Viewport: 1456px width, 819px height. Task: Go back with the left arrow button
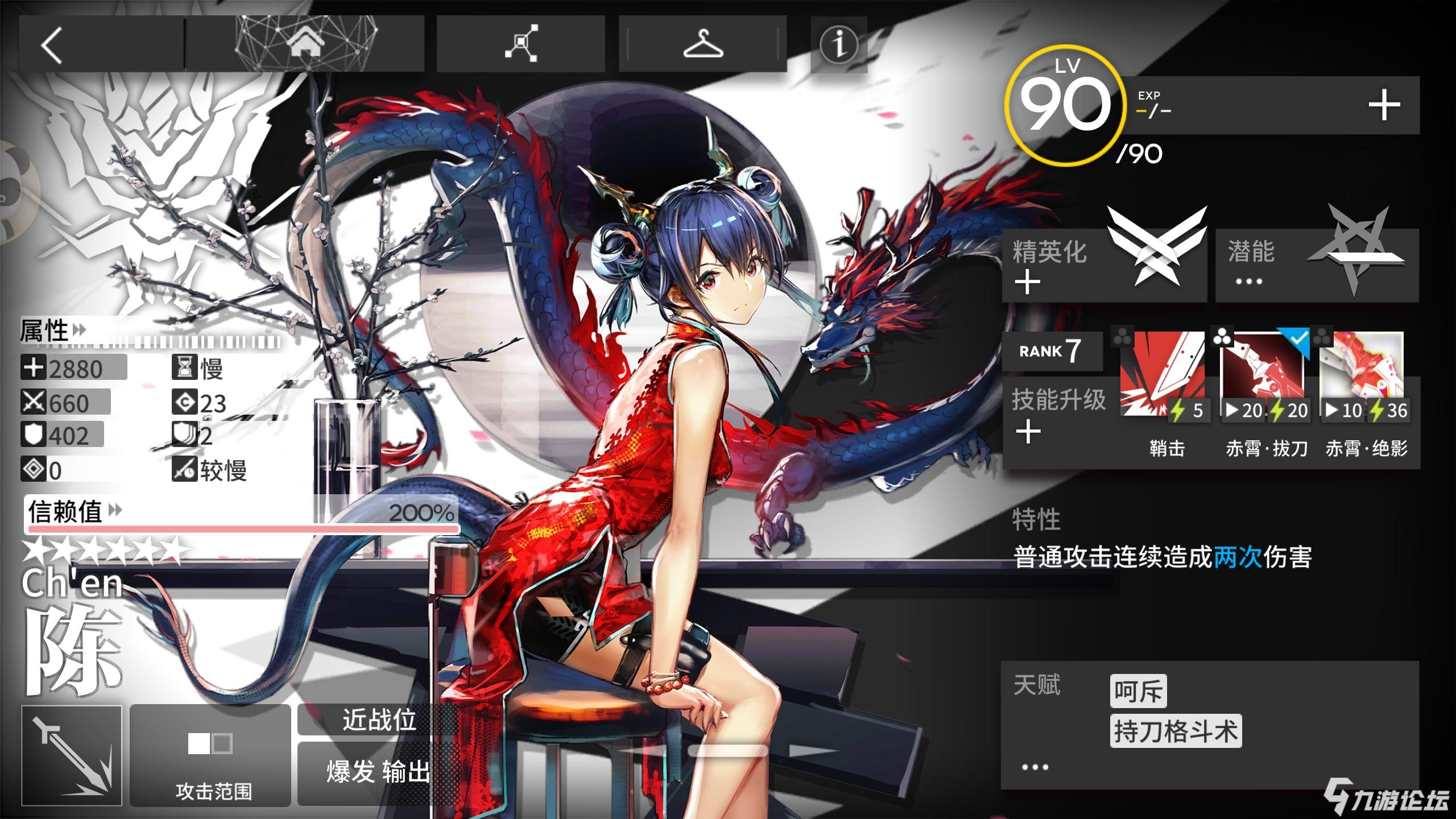pos(52,45)
